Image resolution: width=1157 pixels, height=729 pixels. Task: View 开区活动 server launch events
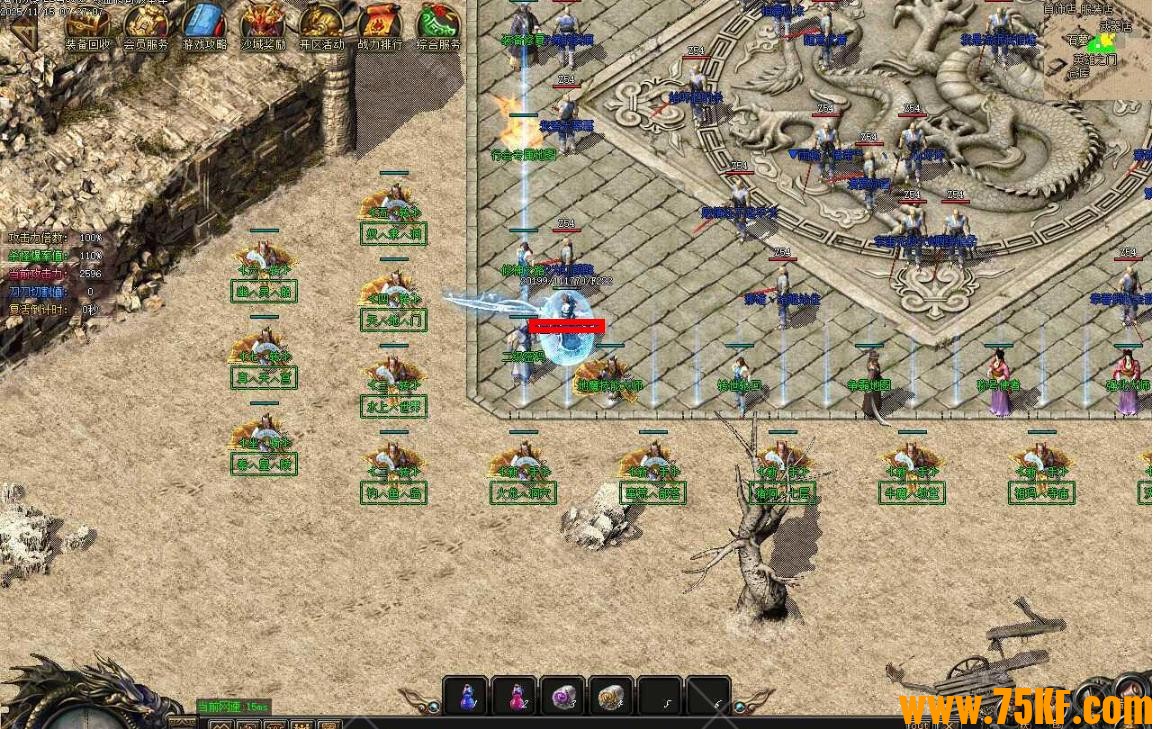(321, 26)
